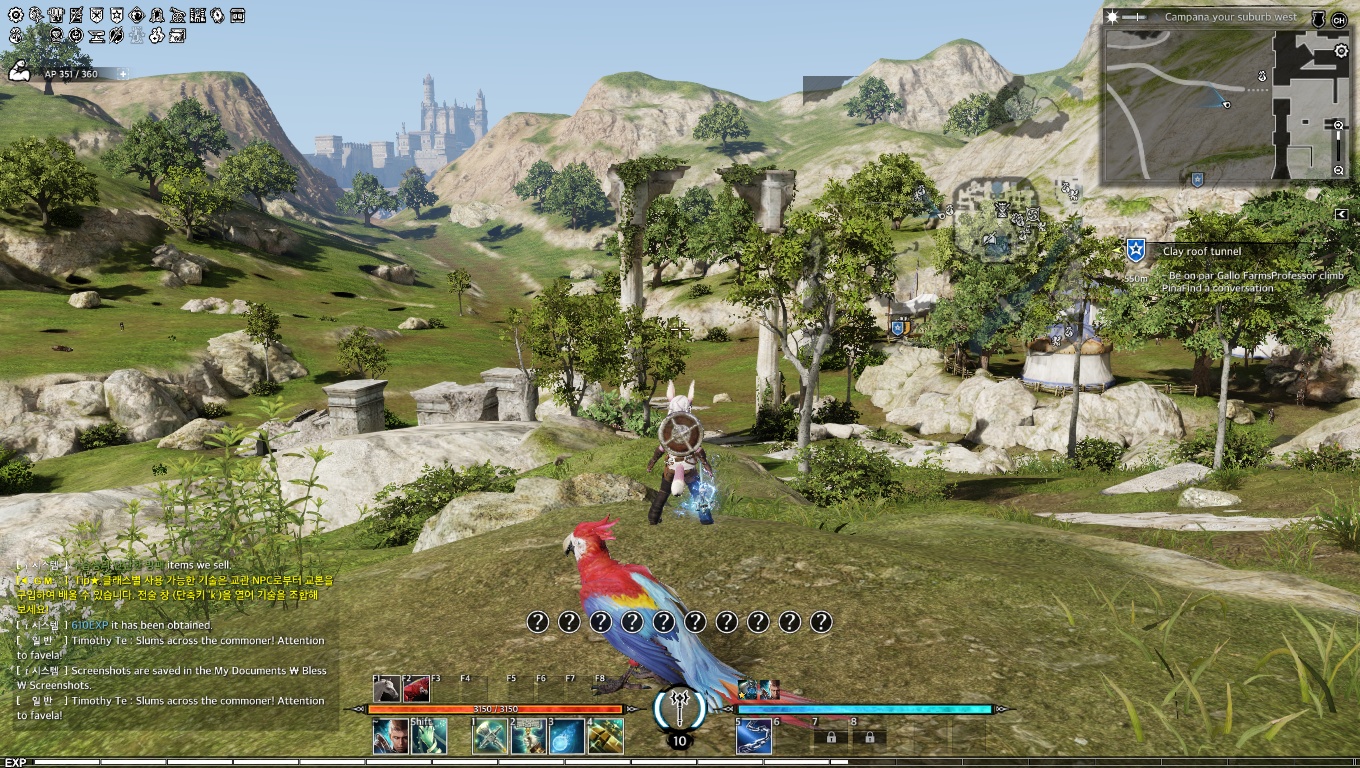Select the Clay roof tunnel quest entry
The height and width of the screenshot is (768, 1360).
click(1201, 251)
